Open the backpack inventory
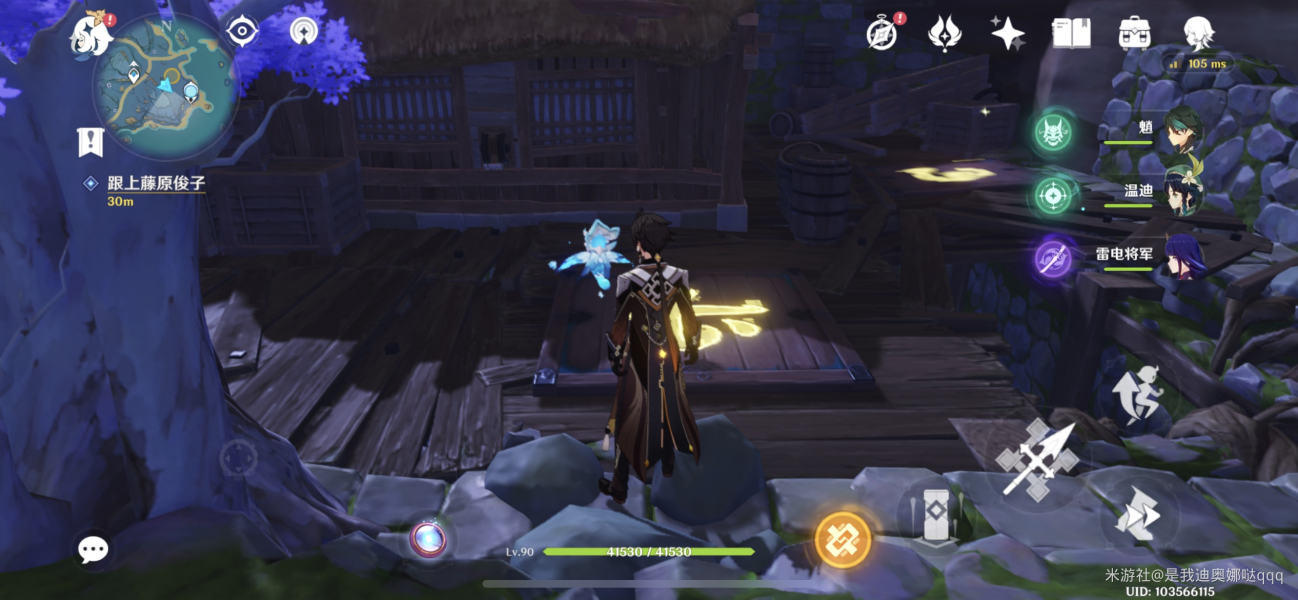The image size is (1298, 600). 1134,34
